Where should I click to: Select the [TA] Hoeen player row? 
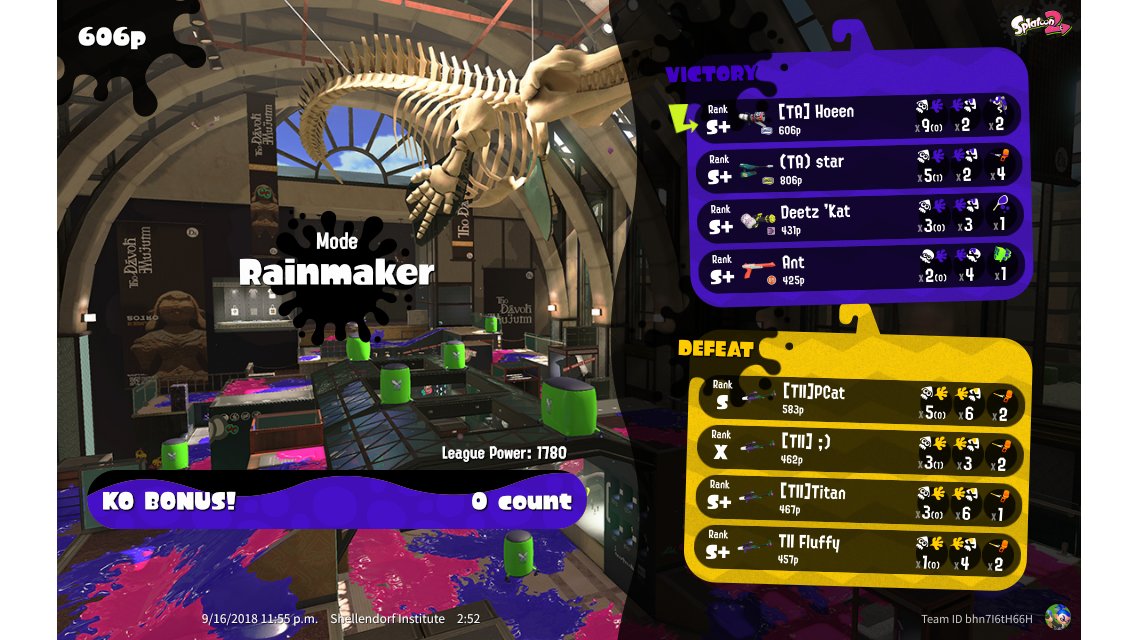(860, 118)
